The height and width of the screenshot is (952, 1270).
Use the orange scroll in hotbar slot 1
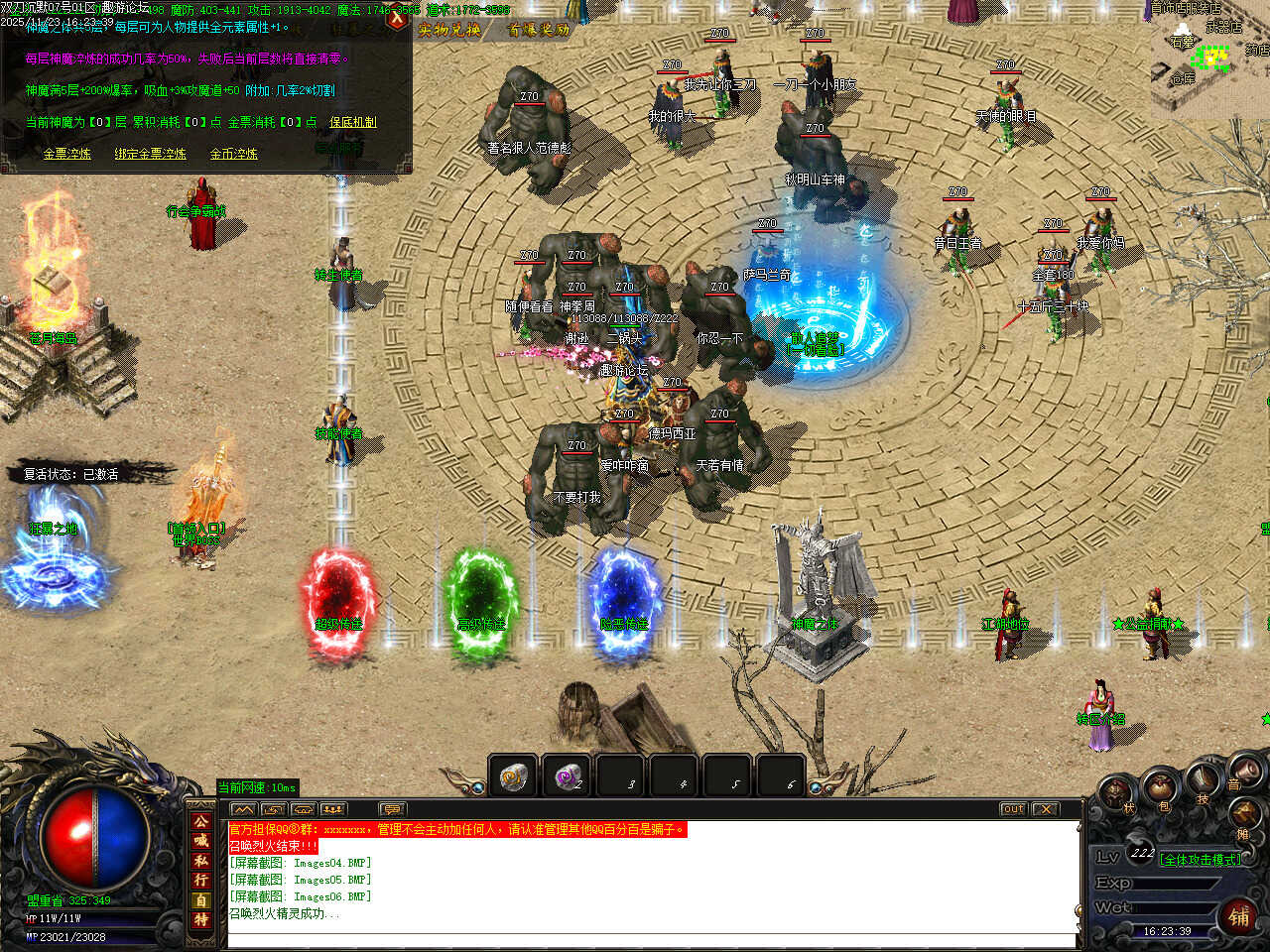pyautogui.click(x=514, y=776)
